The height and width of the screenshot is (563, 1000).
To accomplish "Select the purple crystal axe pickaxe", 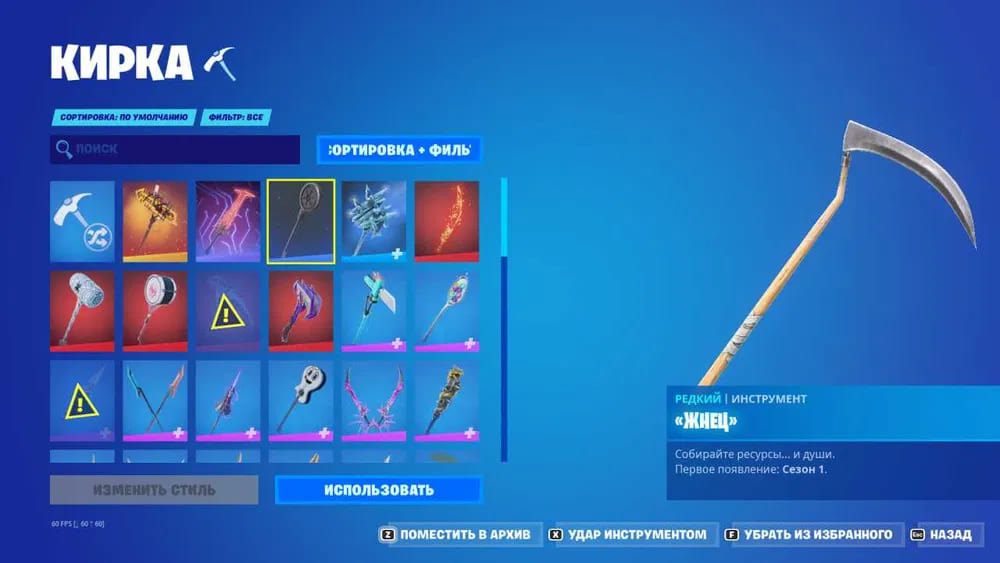I will point(301,311).
